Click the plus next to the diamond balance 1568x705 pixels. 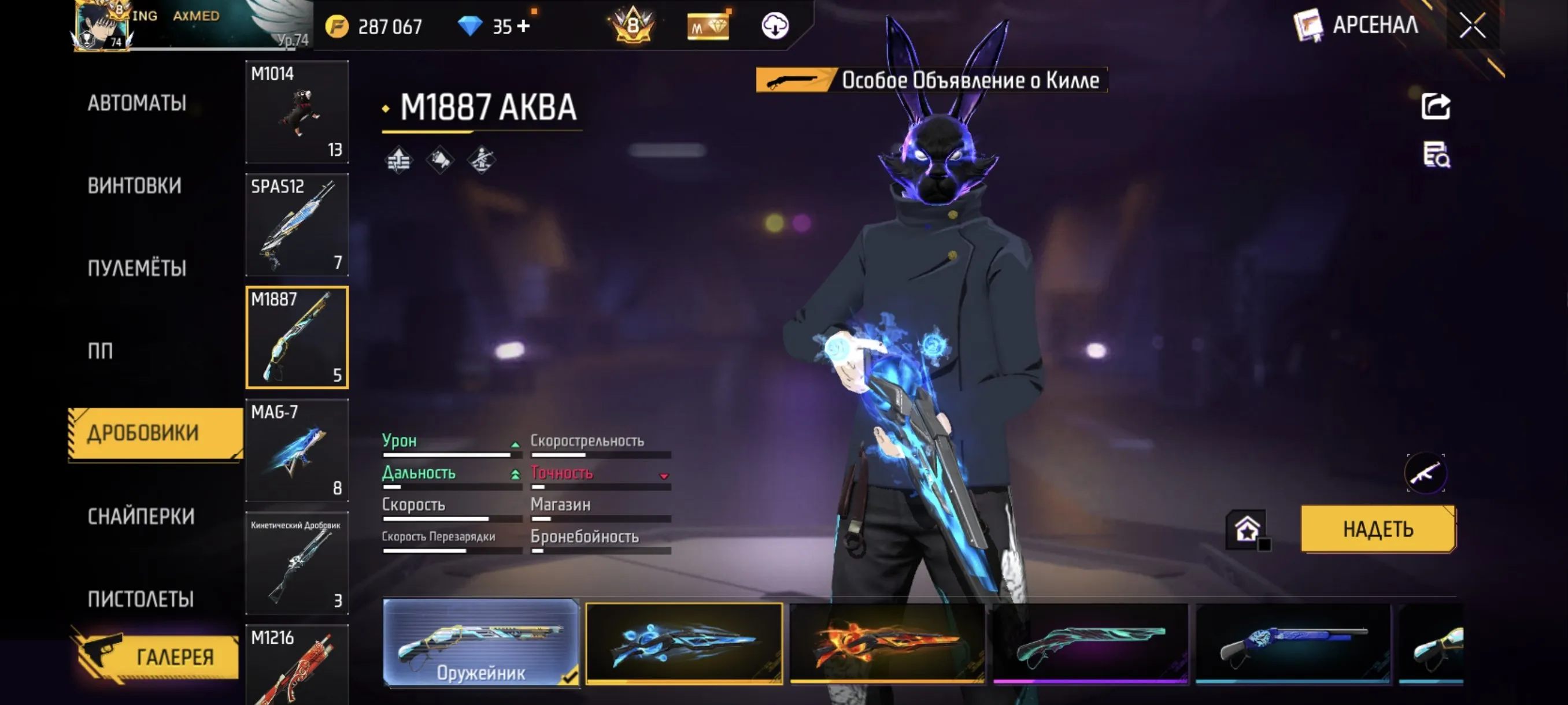tap(523, 25)
